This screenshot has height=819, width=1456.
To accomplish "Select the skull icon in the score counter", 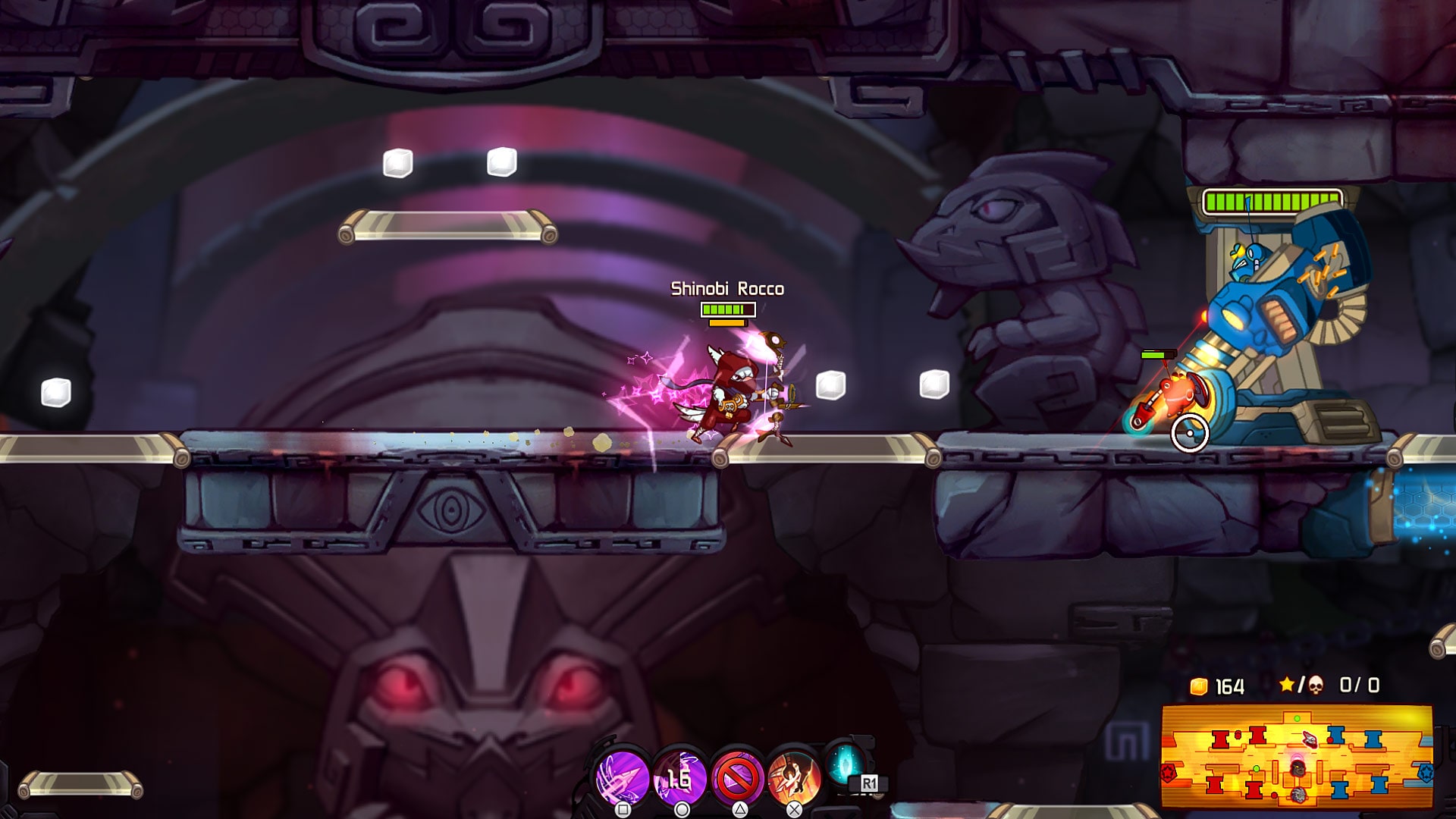I will [1316, 685].
